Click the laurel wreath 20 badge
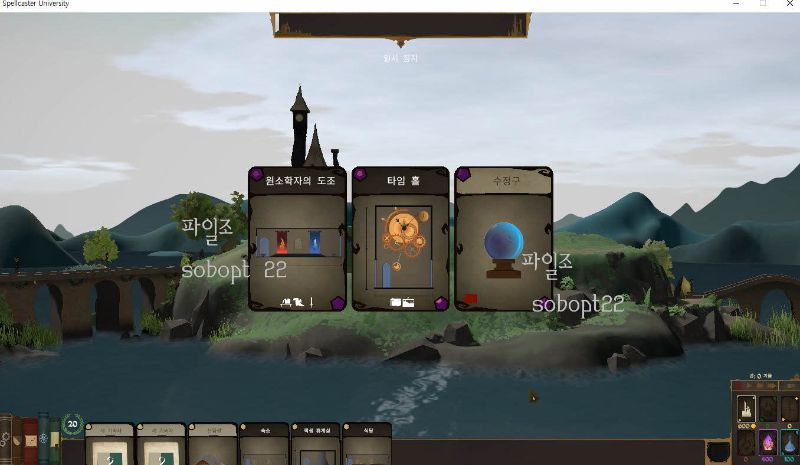 [73, 424]
